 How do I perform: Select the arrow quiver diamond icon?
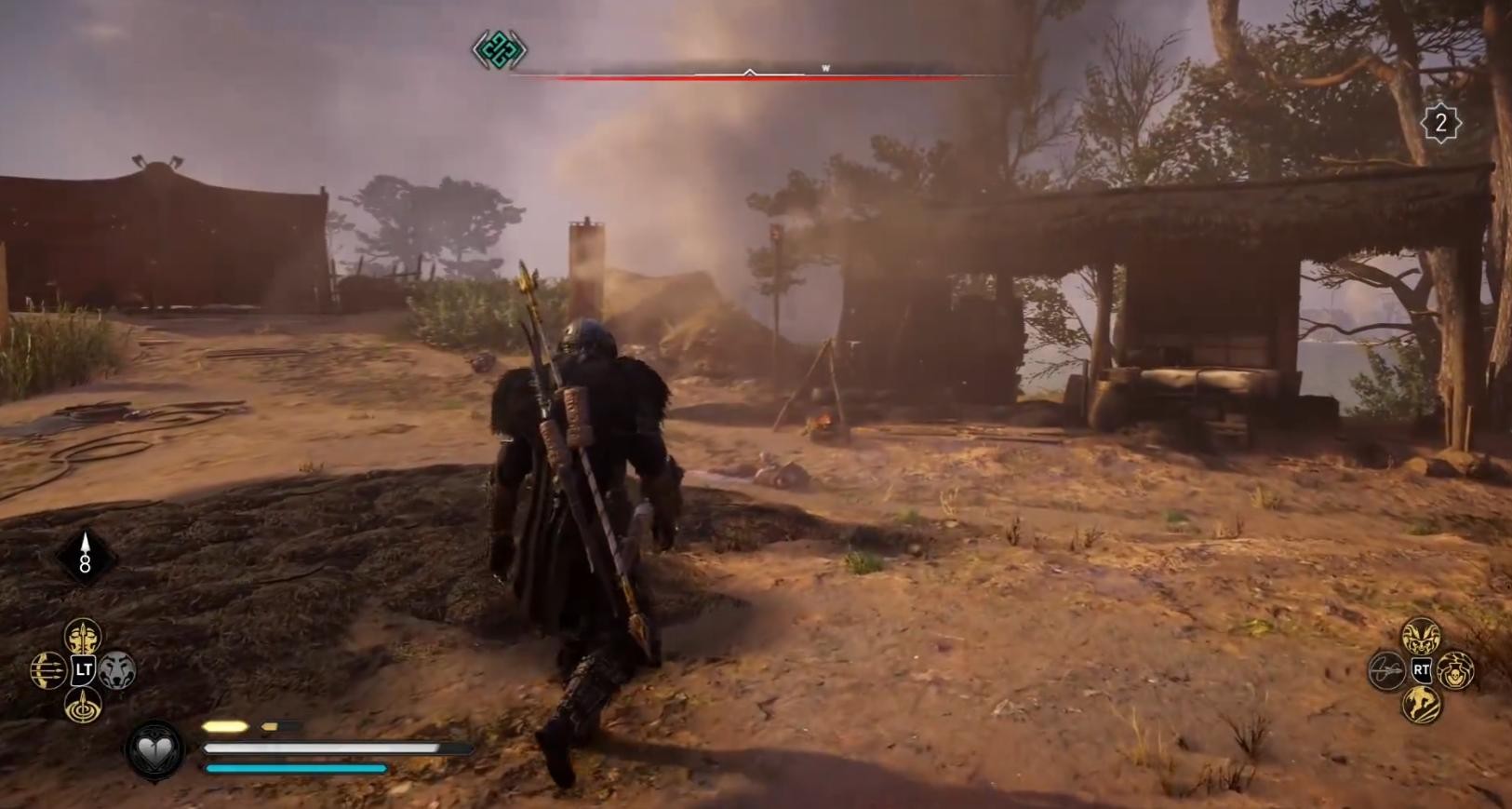(x=85, y=557)
